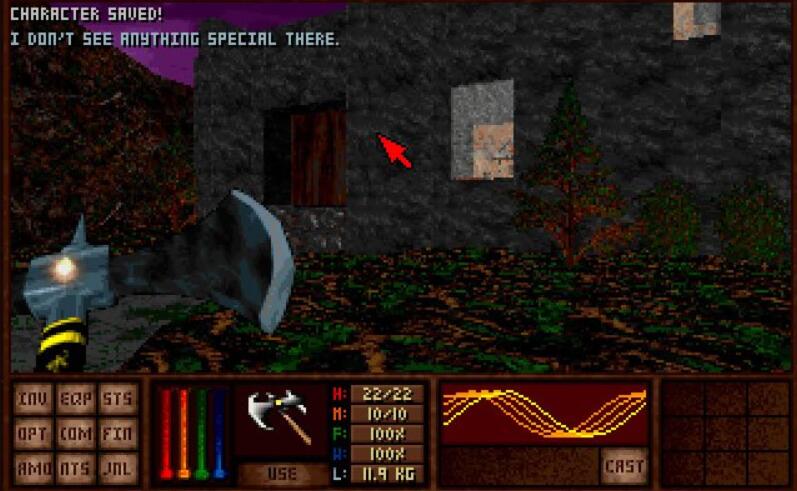This screenshot has width=797, height=491.
Task: Open the INV inventory panel
Action: 34,399
